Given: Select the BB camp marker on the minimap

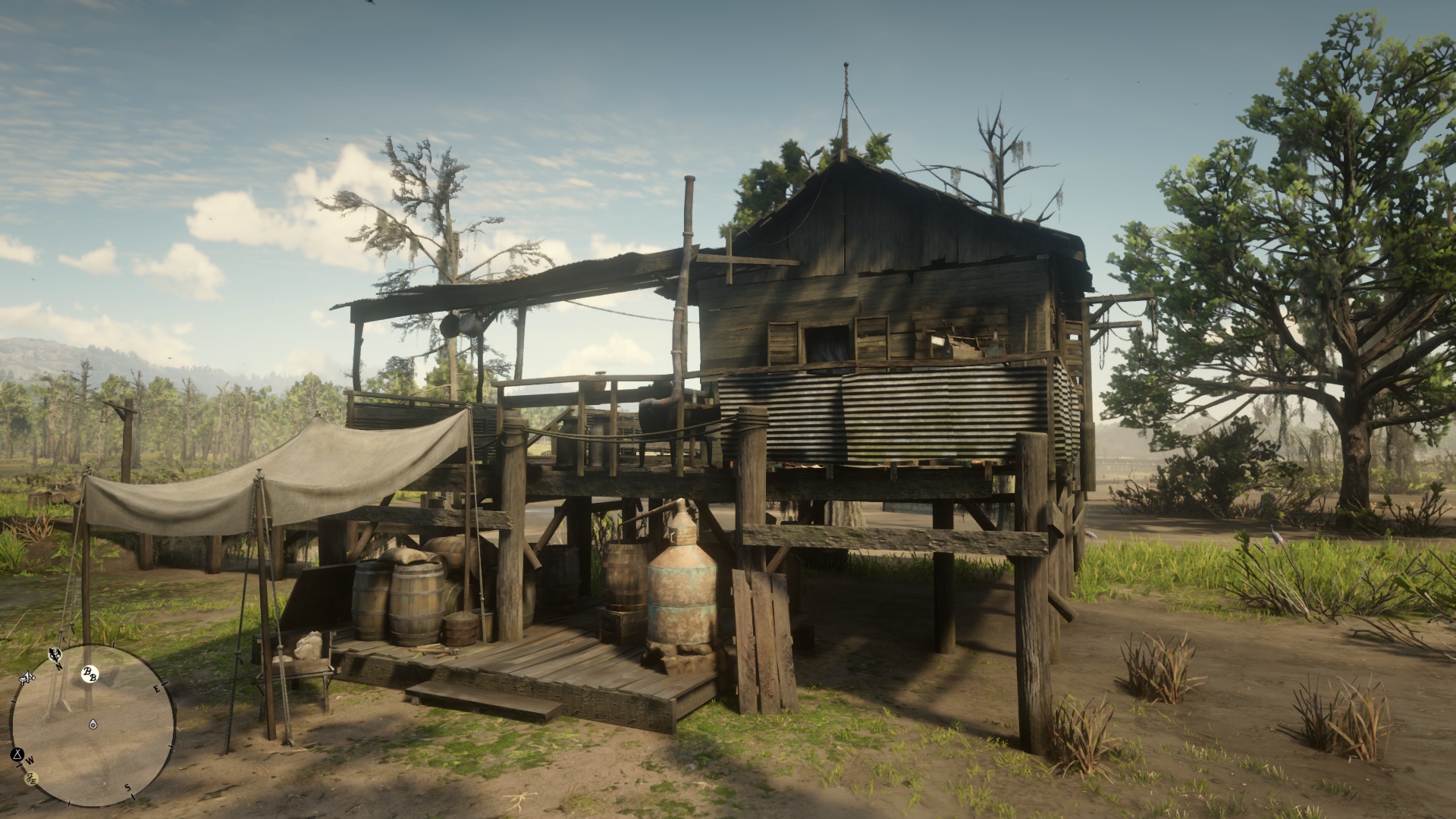Looking at the screenshot, I should point(92,674).
